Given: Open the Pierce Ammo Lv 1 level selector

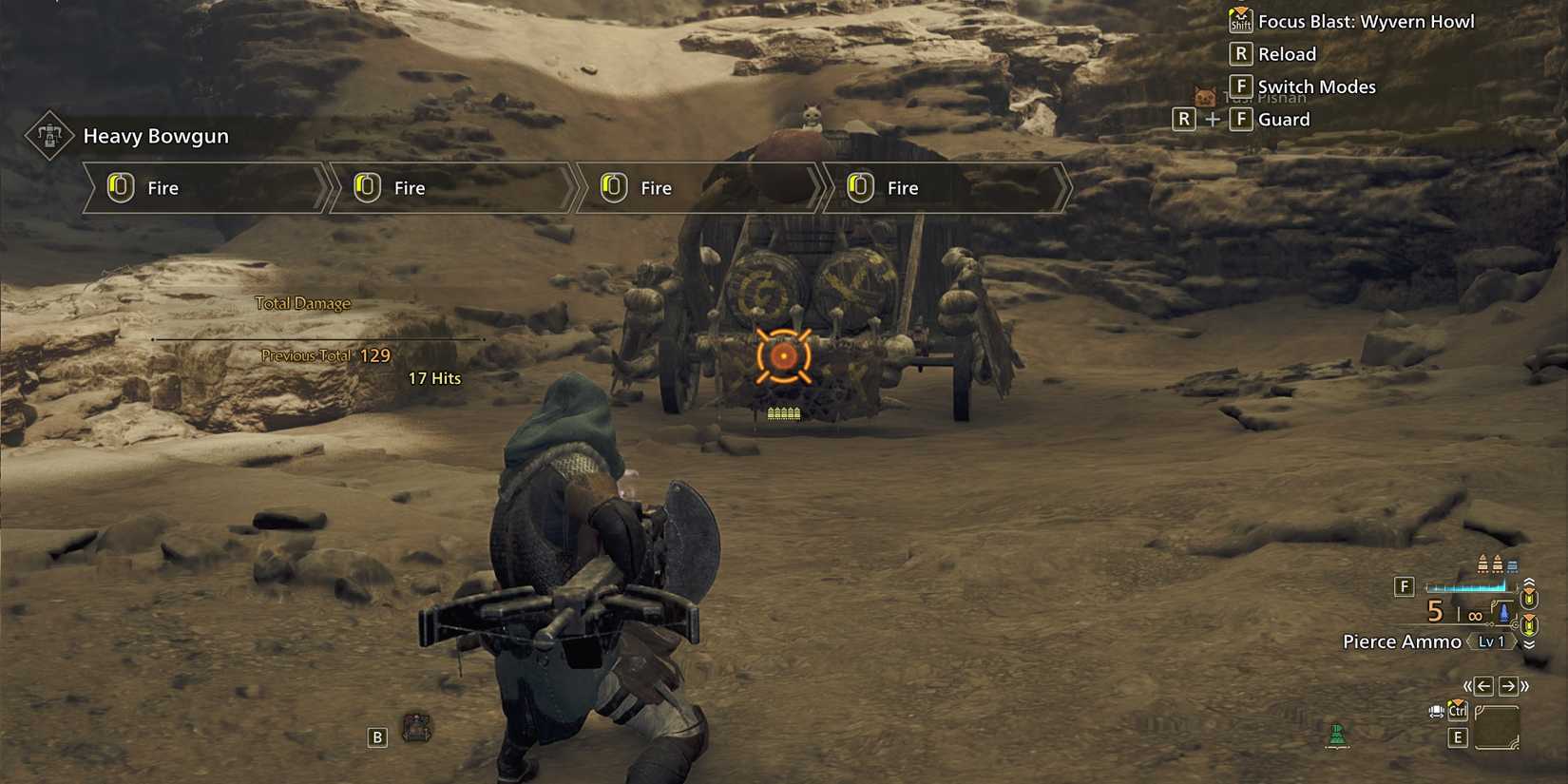Looking at the screenshot, I should 1490,641.
